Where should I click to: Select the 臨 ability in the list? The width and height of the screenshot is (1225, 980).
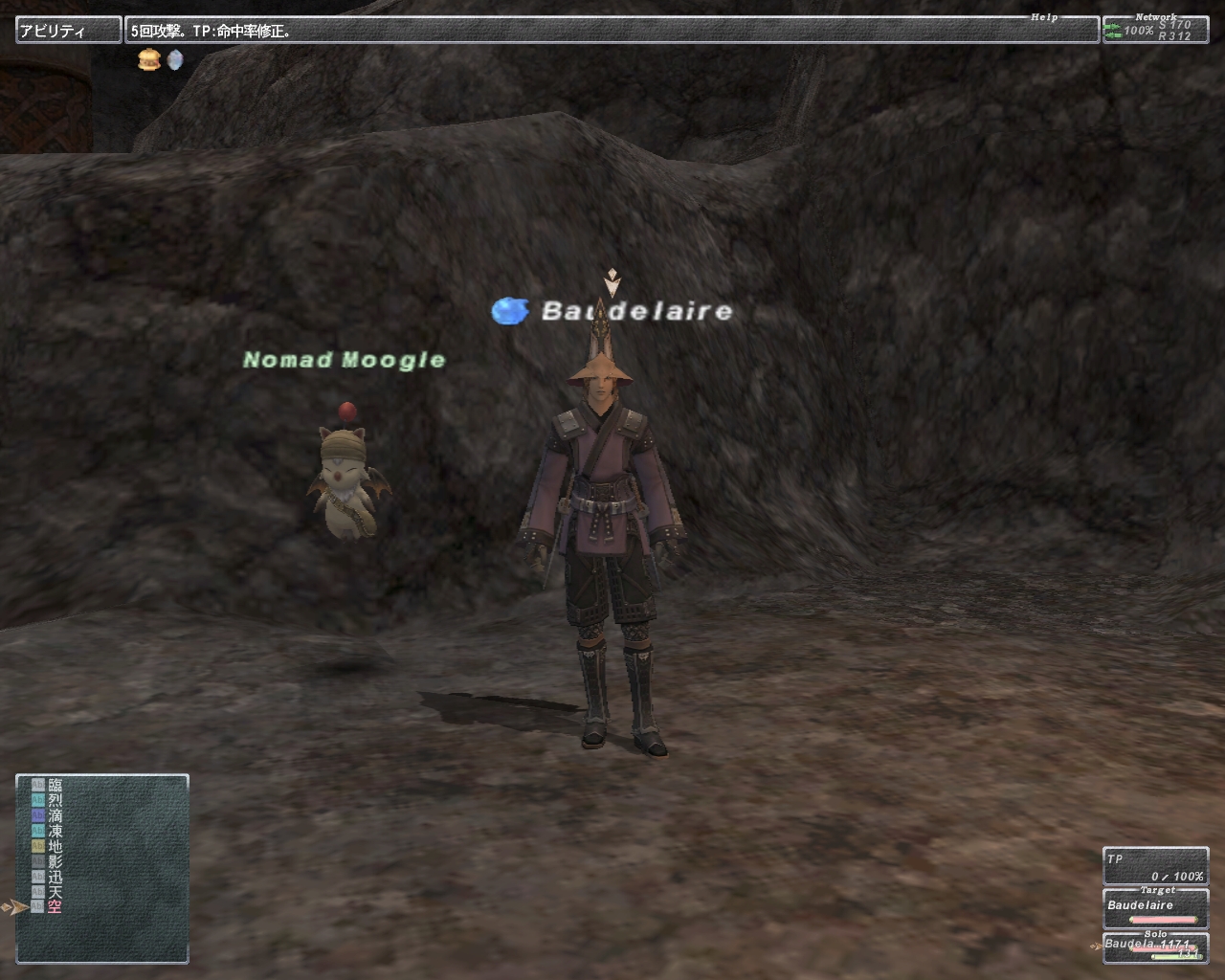coord(54,786)
